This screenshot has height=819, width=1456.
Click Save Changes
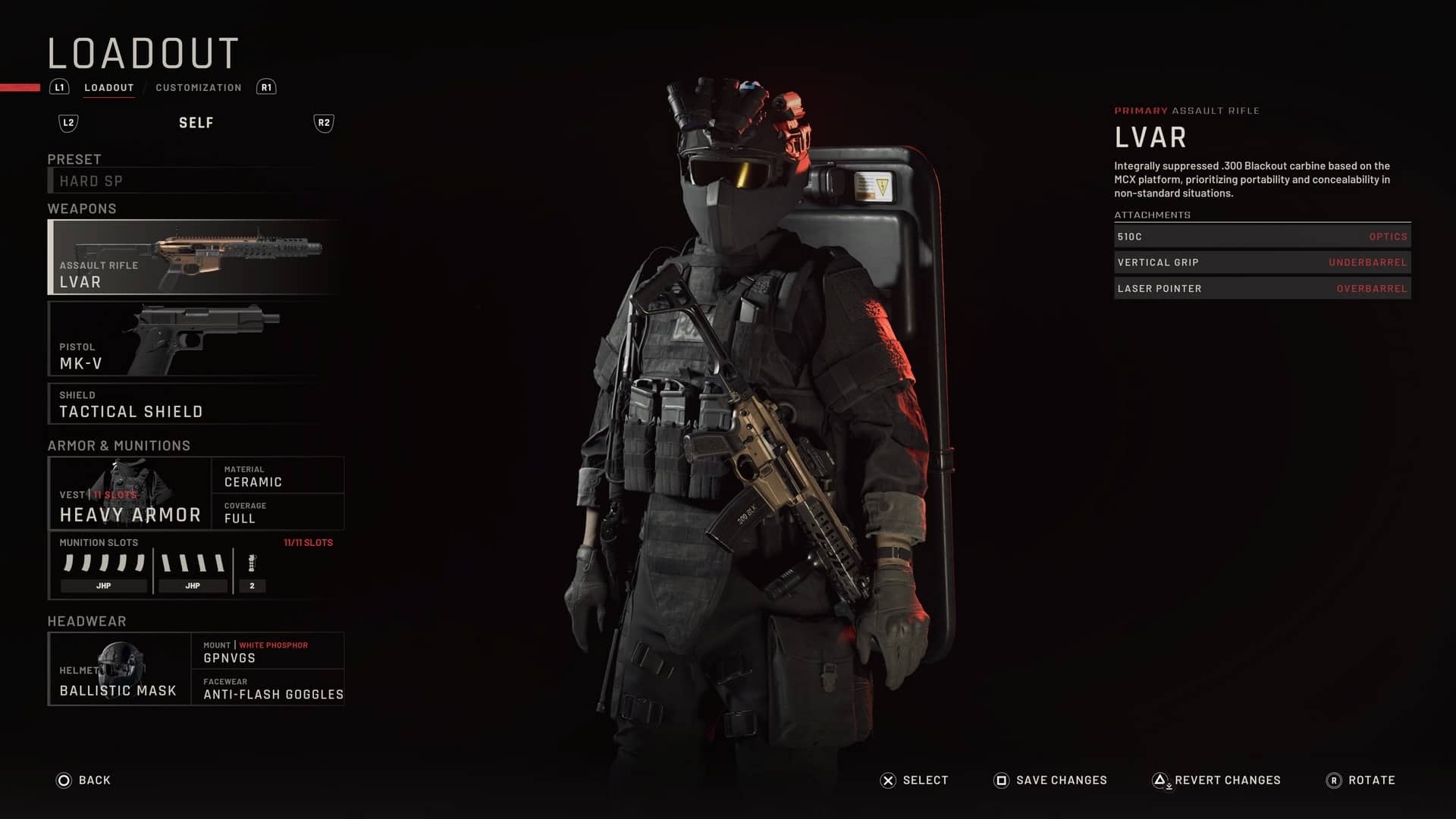coord(1050,780)
